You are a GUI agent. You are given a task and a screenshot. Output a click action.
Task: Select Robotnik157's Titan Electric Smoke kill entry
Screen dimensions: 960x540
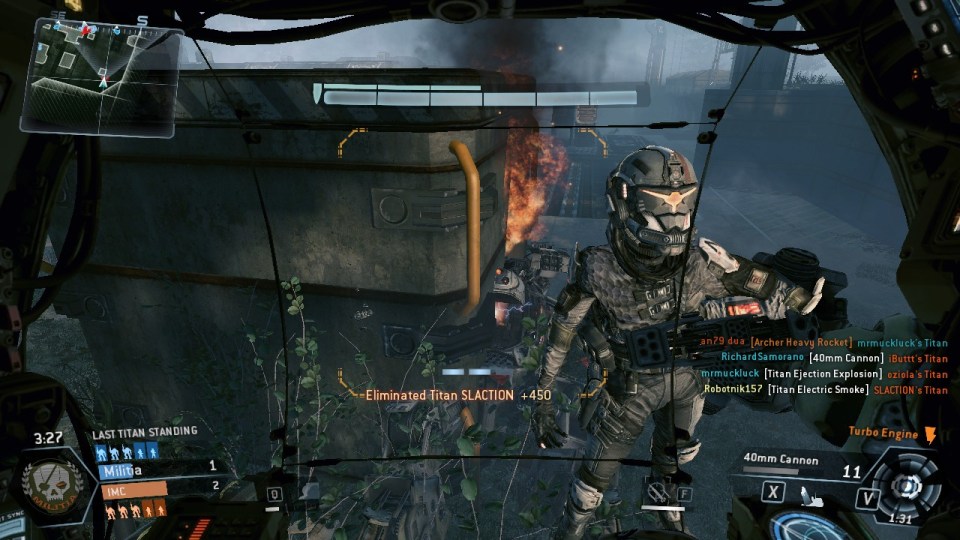tap(825, 390)
